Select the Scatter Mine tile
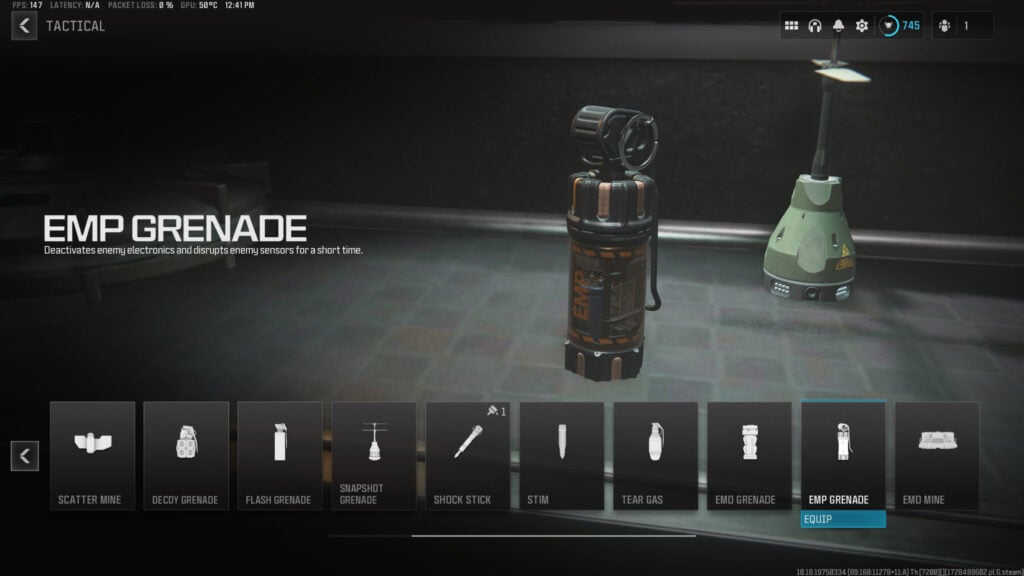 coord(92,455)
